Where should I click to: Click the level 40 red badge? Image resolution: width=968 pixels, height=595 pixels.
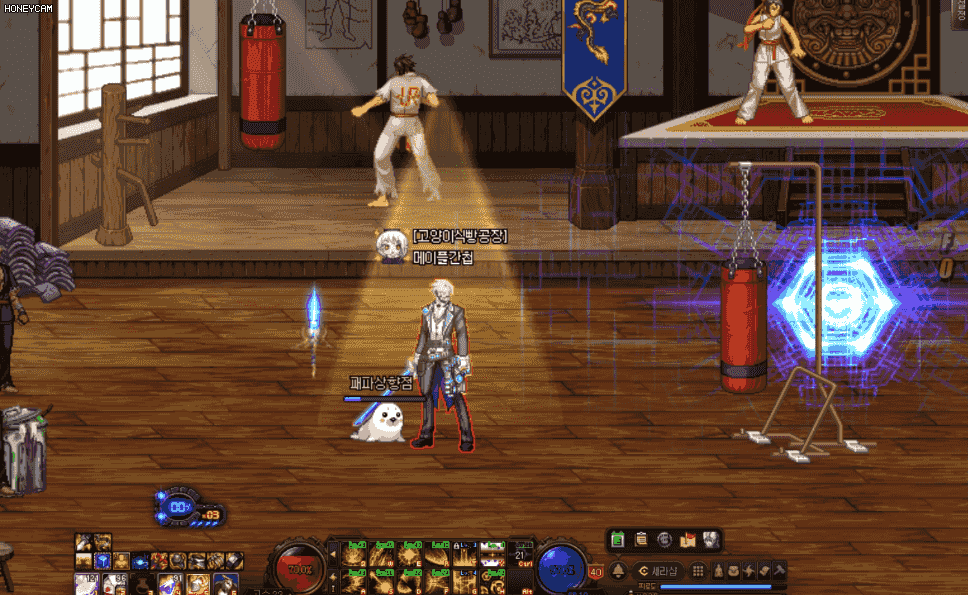click(596, 572)
